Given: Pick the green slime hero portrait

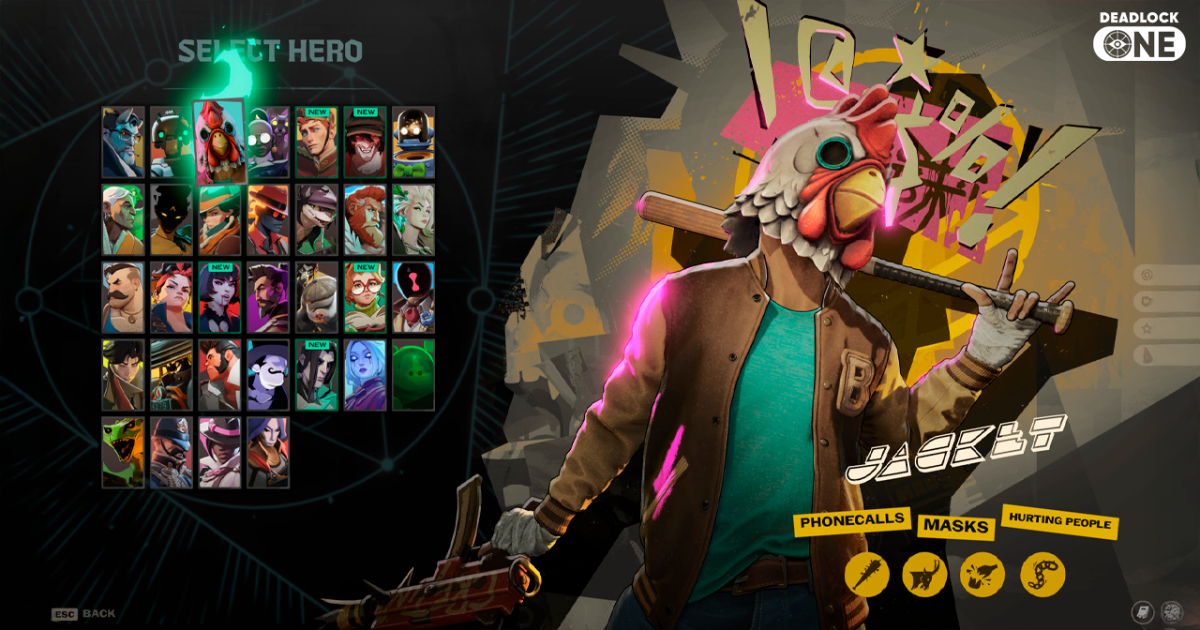Looking at the screenshot, I should click(413, 375).
